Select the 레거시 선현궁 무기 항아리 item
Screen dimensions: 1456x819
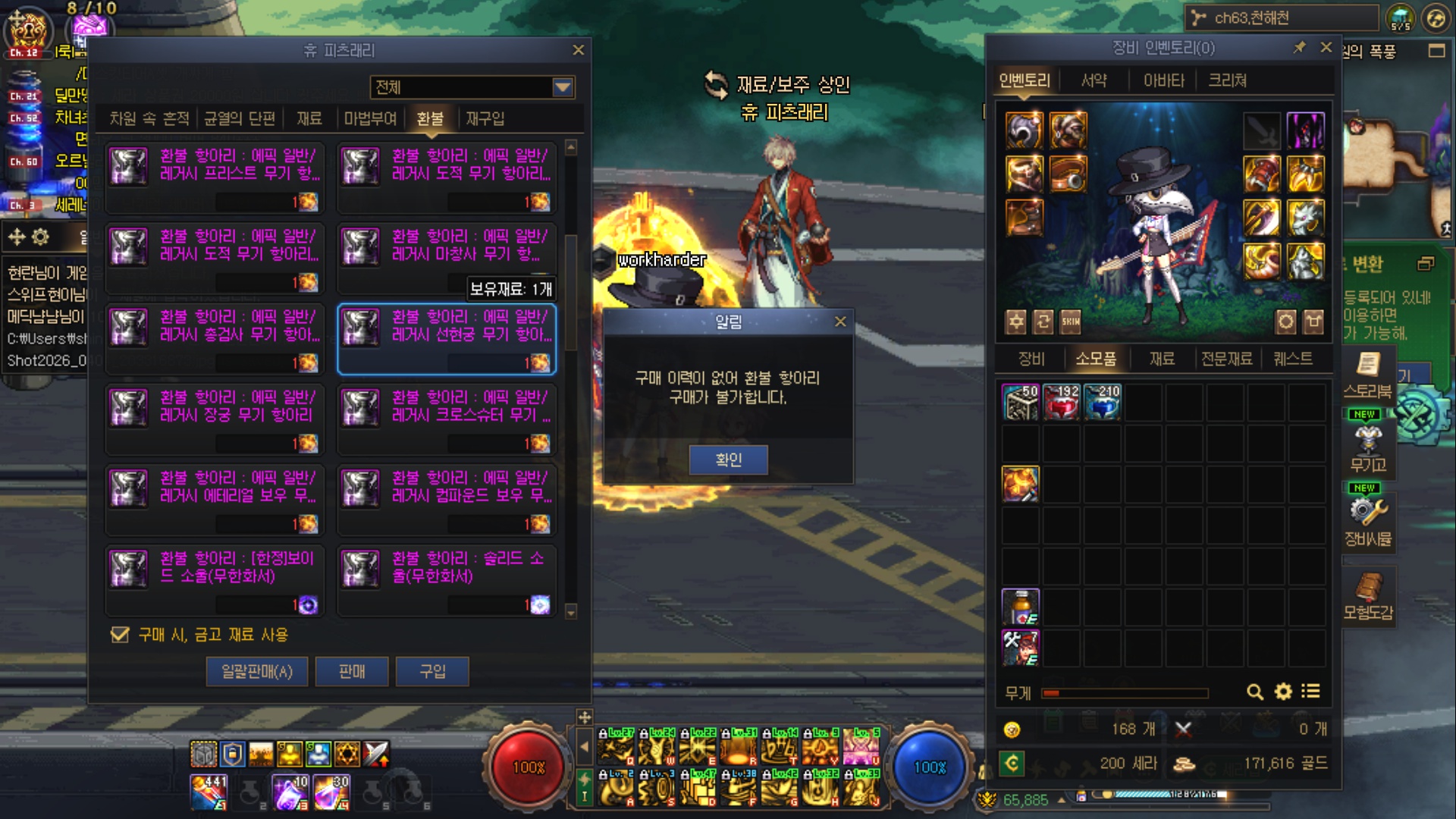click(447, 340)
